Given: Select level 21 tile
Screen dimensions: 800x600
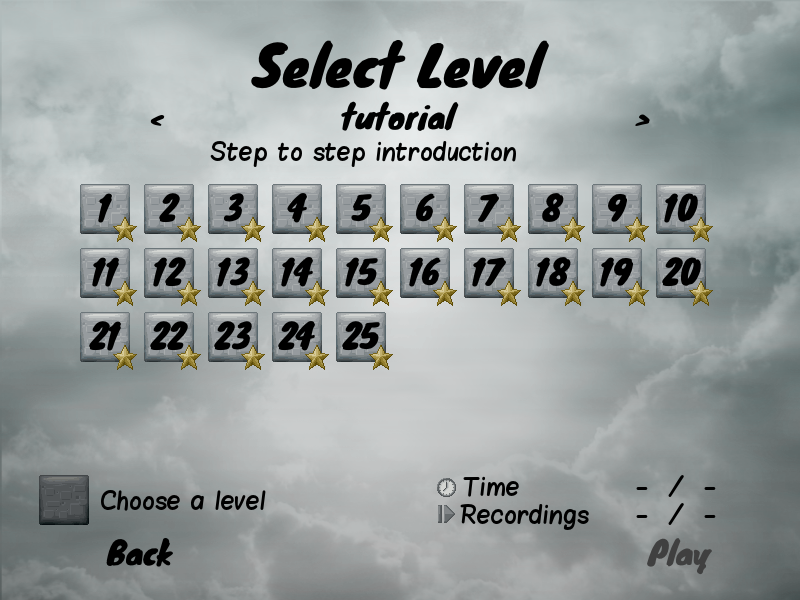Looking at the screenshot, I should point(105,337).
